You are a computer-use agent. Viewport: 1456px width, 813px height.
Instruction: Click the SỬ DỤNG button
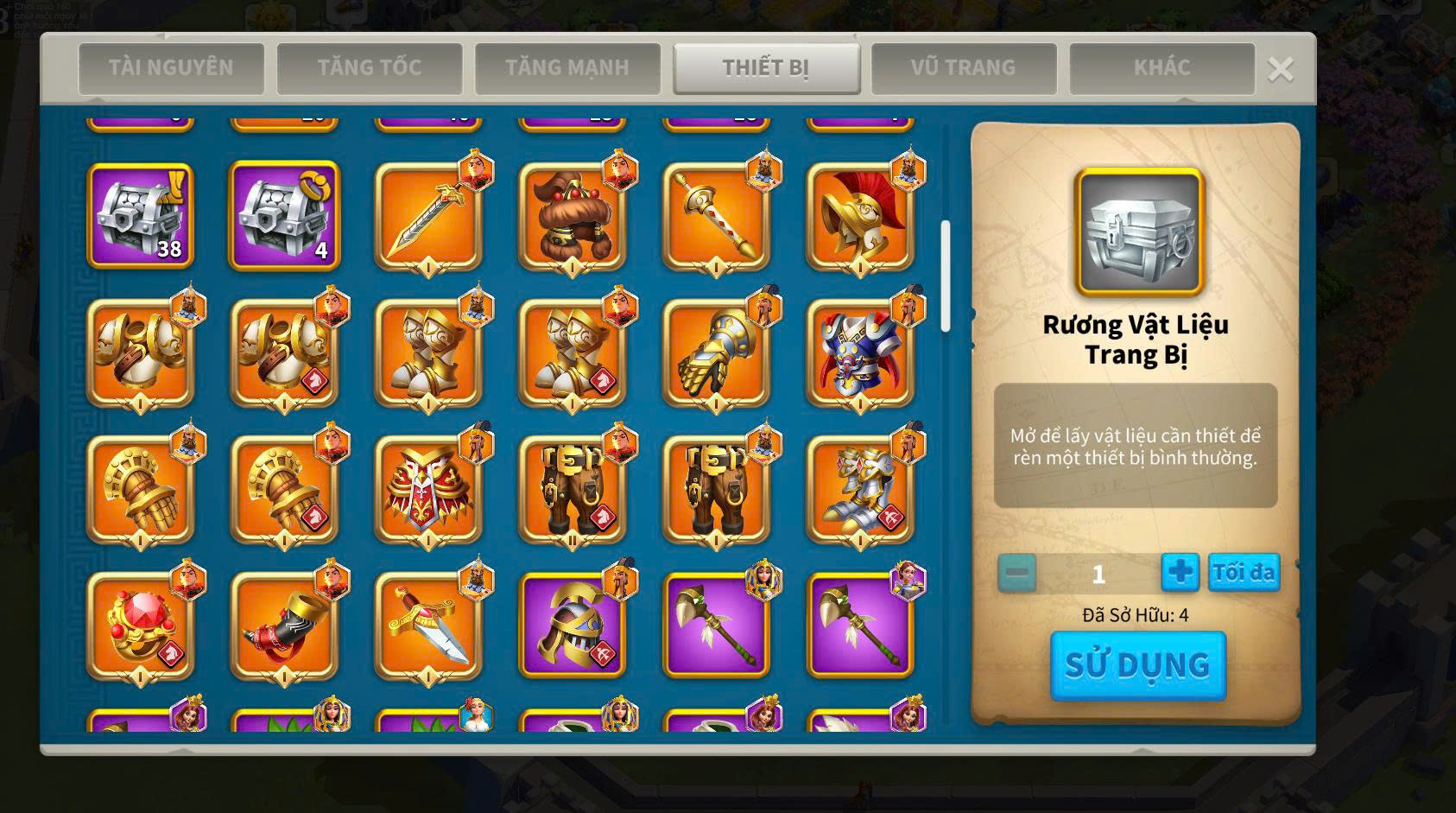[1137, 665]
